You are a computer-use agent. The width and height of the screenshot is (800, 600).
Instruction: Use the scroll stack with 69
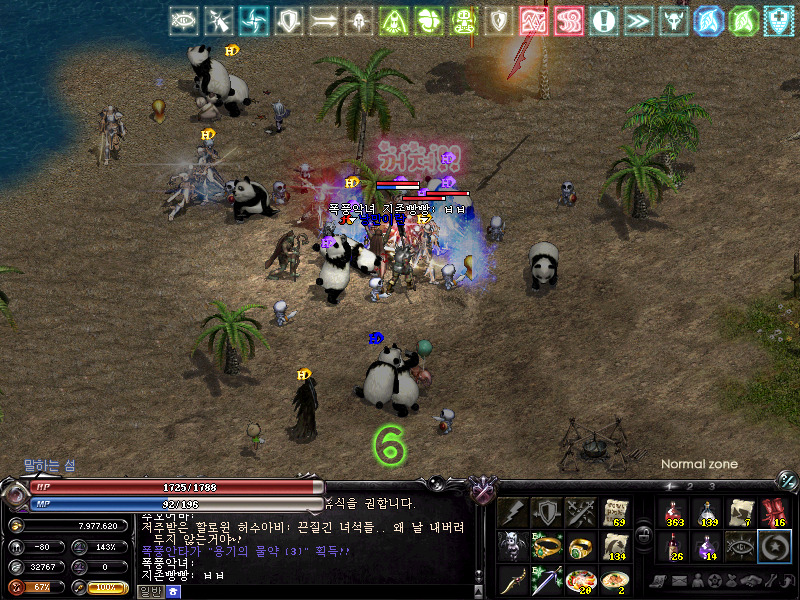(614, 512)
